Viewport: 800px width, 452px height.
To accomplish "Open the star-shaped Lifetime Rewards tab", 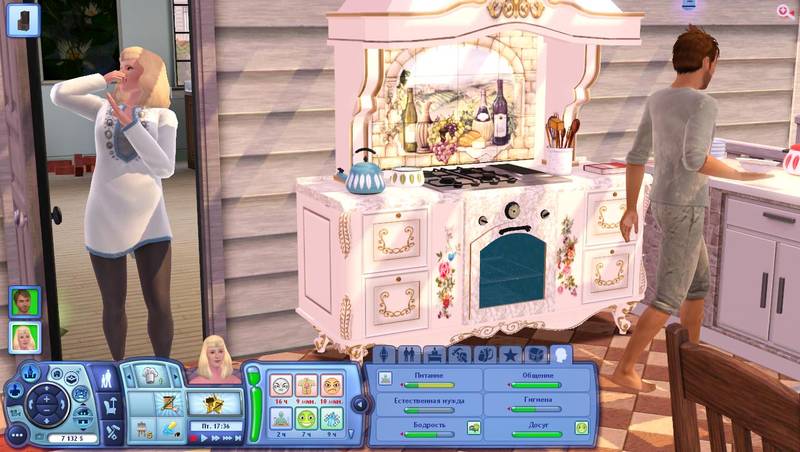I will pyautogui.click(x=510, y=355).
